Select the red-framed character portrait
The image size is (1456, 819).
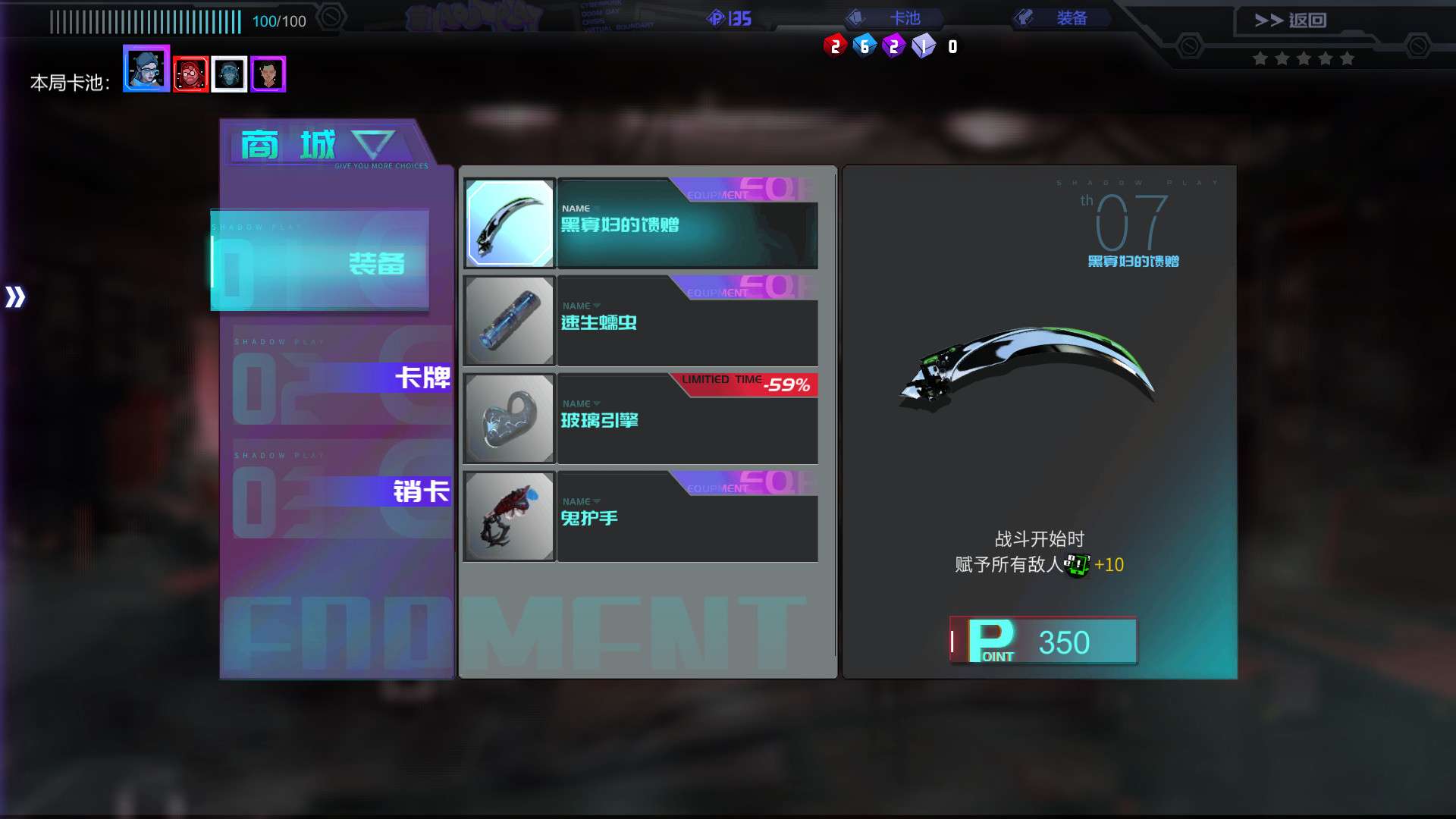(190, 74)
